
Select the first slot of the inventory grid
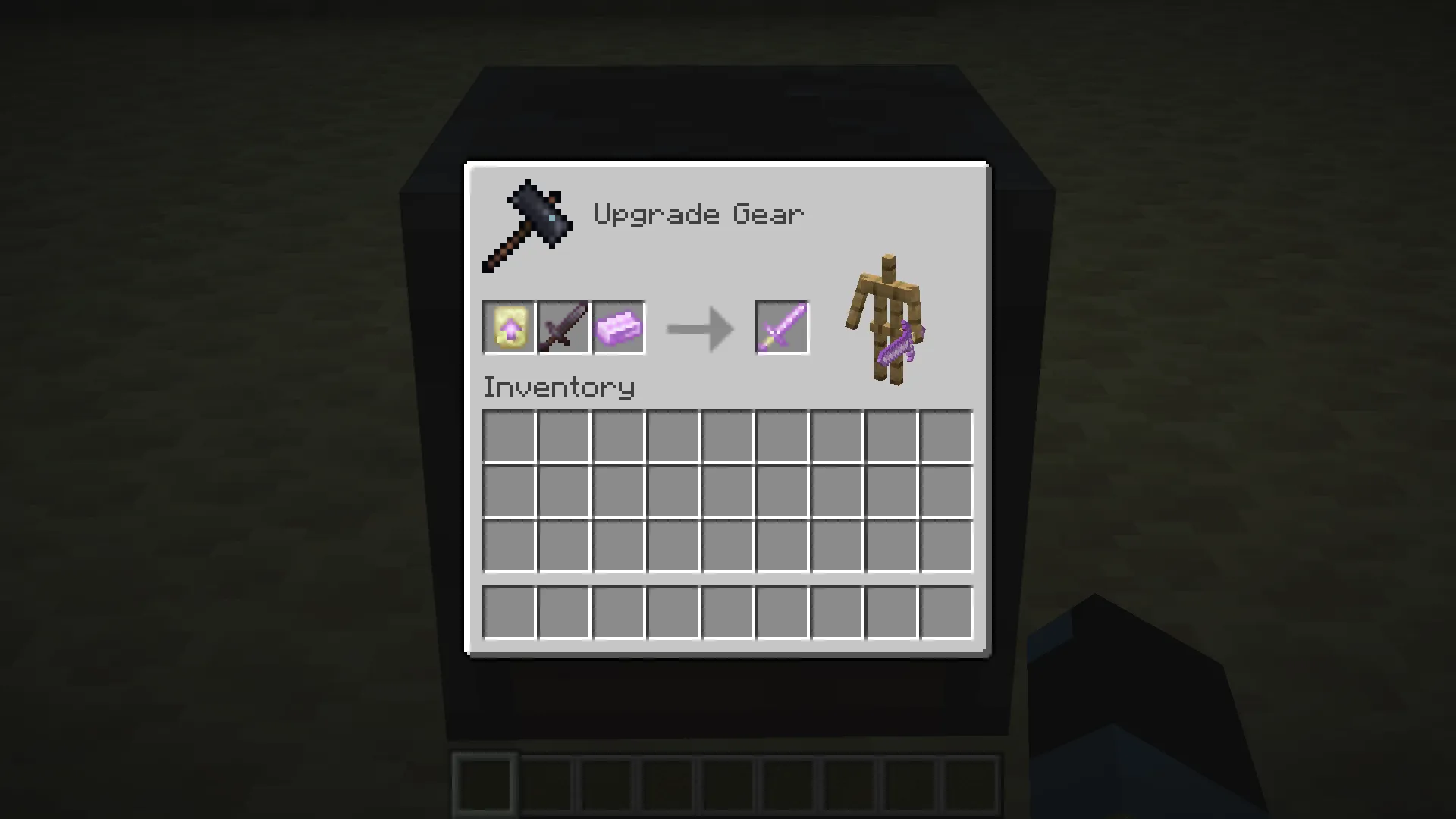point(509,435)
